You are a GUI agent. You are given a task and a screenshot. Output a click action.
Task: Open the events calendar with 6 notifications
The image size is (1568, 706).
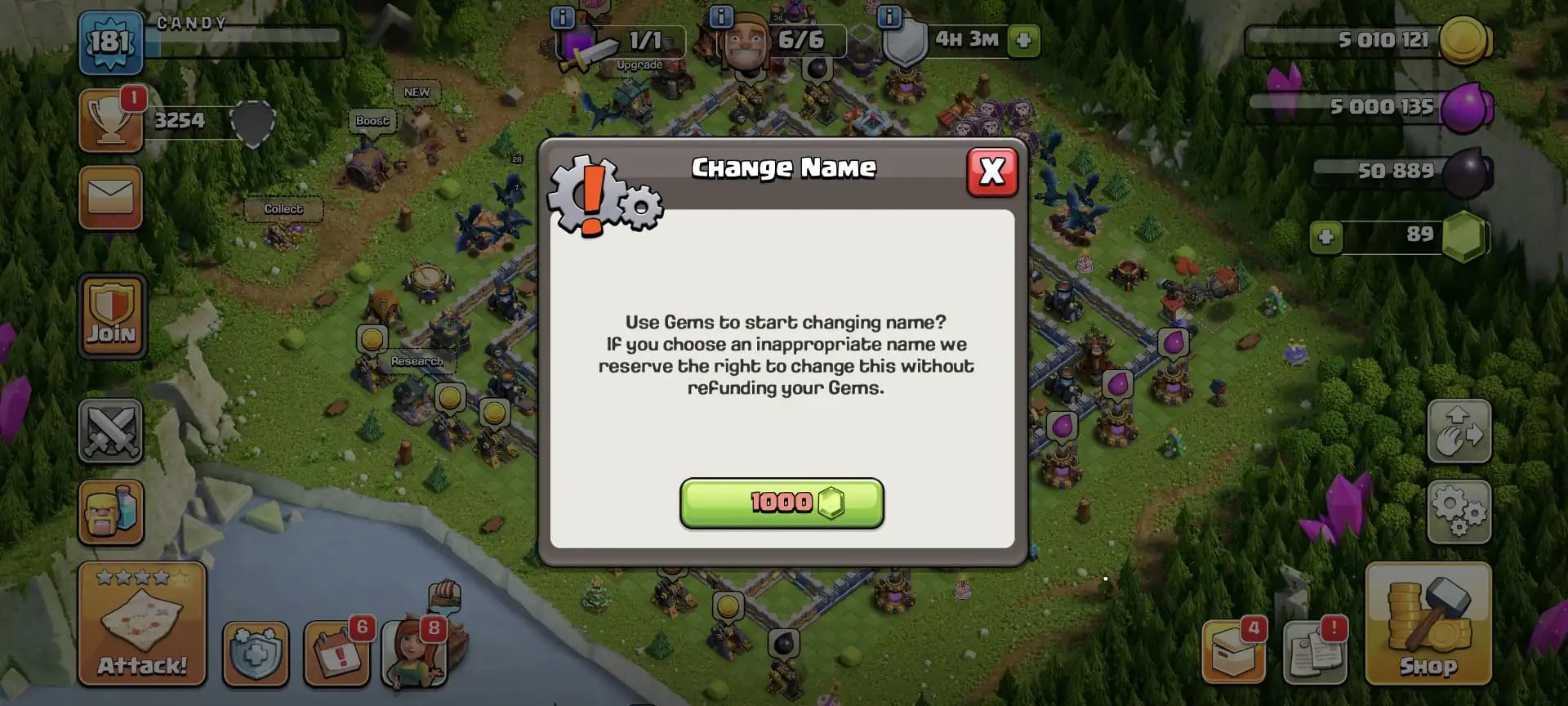(x=338, y=654)
